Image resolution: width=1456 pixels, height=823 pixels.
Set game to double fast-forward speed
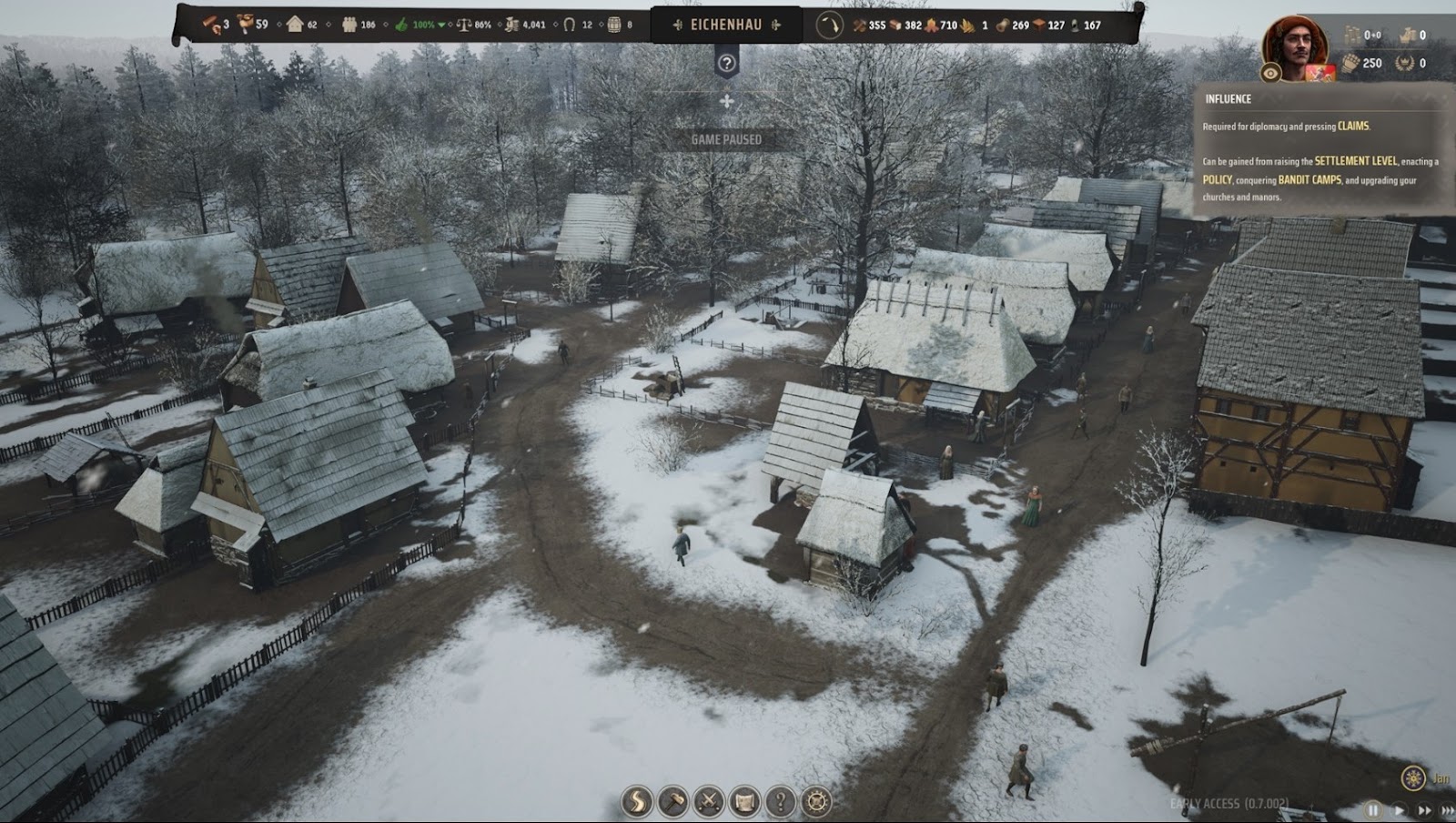point(1424,809)
